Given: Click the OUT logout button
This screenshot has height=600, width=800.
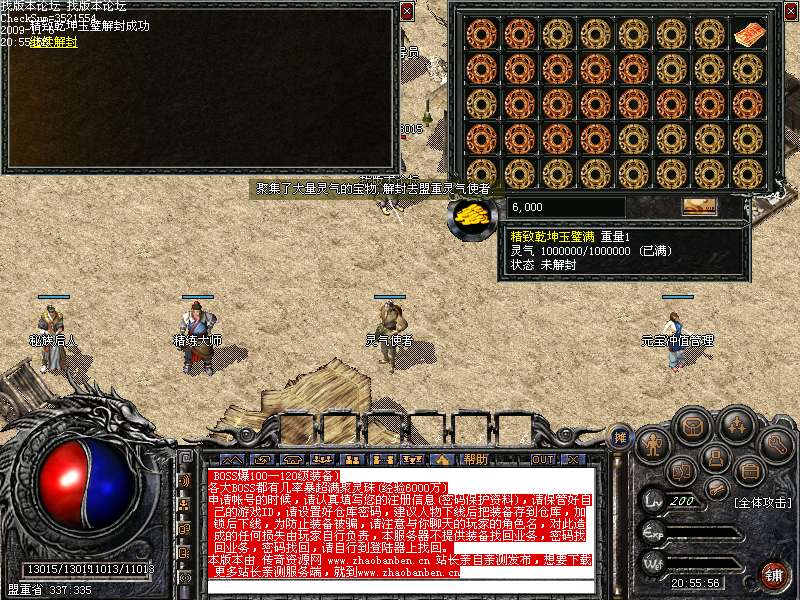Looking at the screenshot, I should 542,459.
